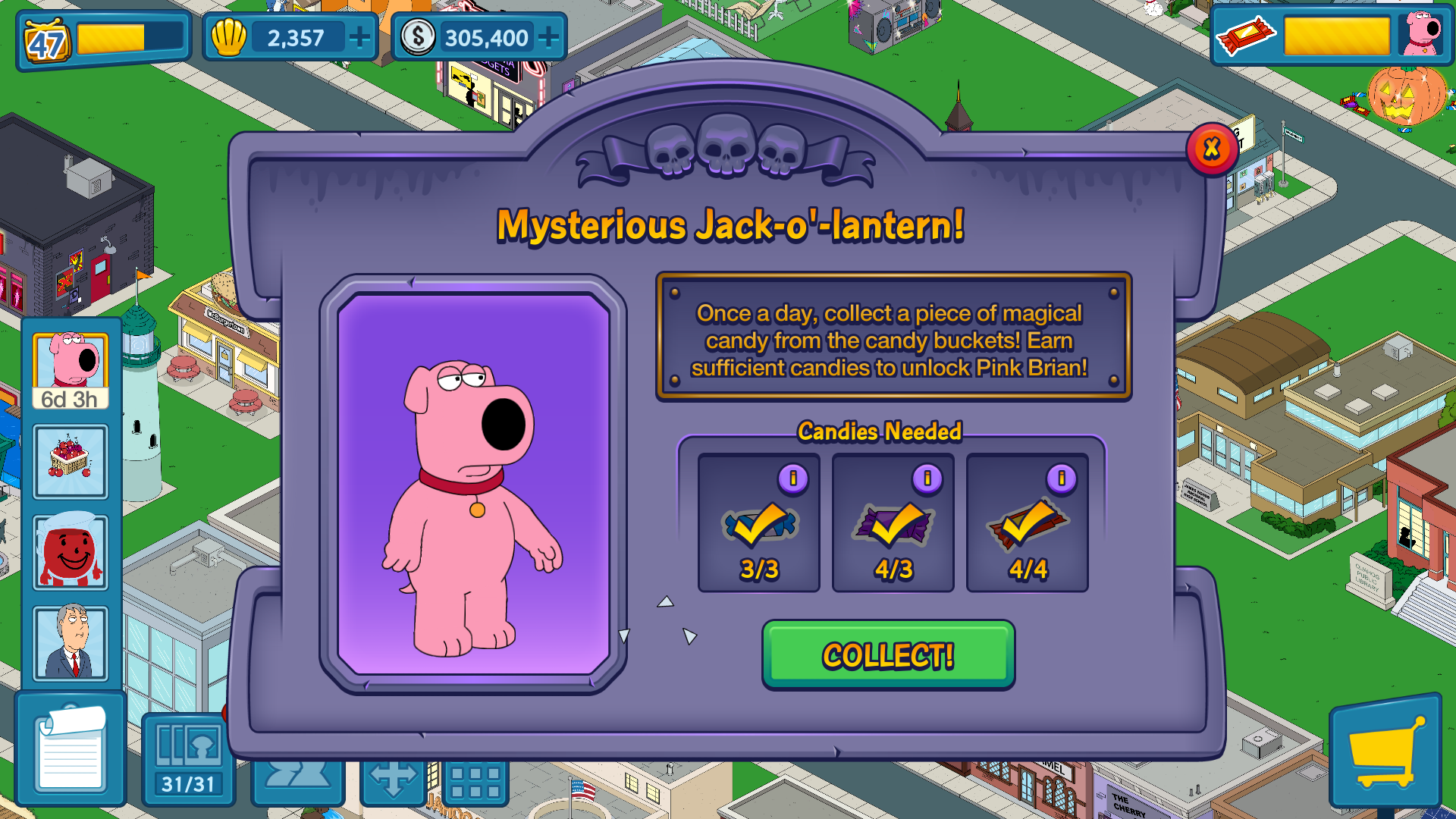Add more coins with the plus button
This screenshot has width=1456, height=819.
pyautogui.click(x=548, y=36)
